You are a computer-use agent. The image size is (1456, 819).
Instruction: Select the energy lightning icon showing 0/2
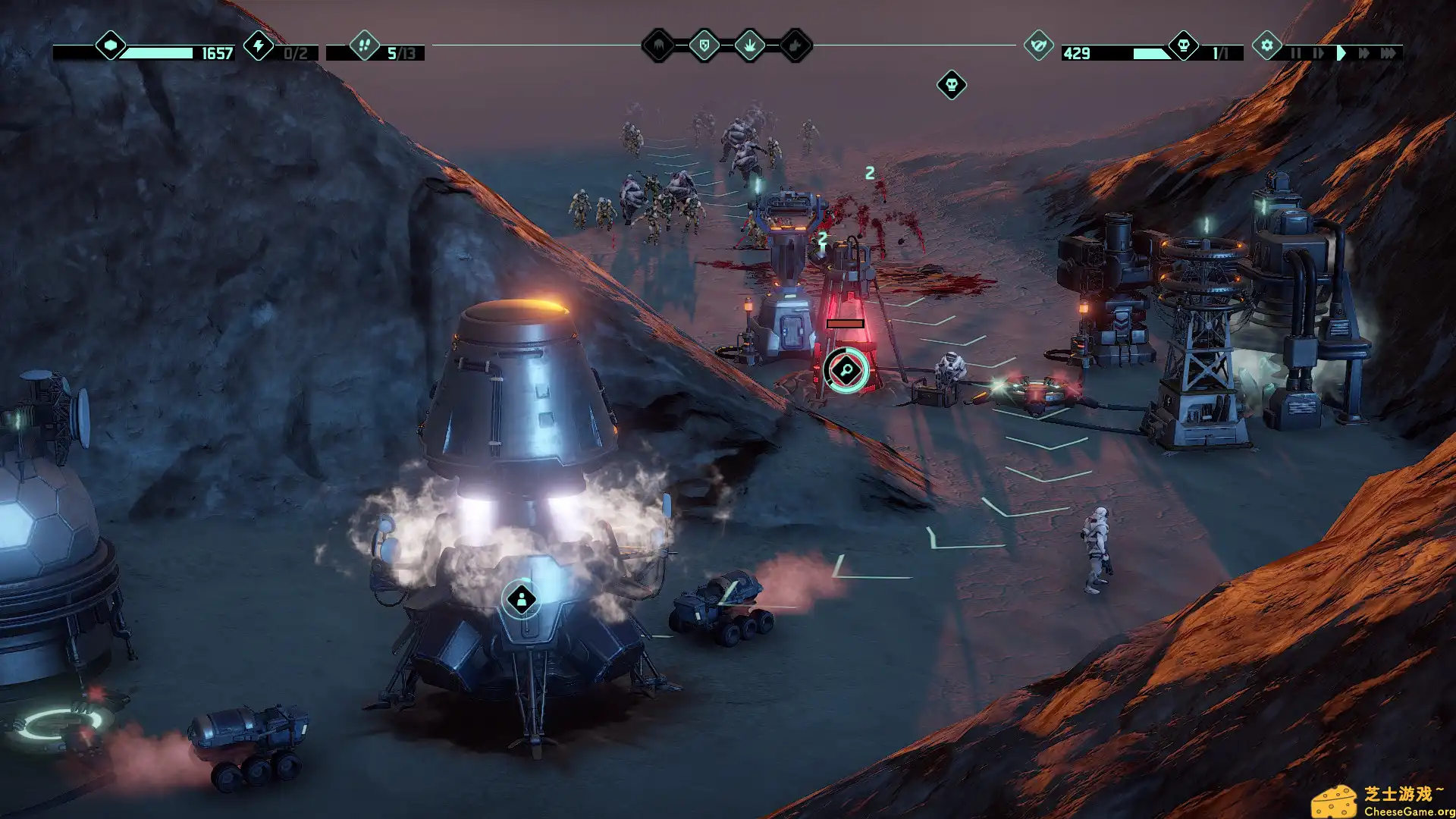[x=259, y=47]
